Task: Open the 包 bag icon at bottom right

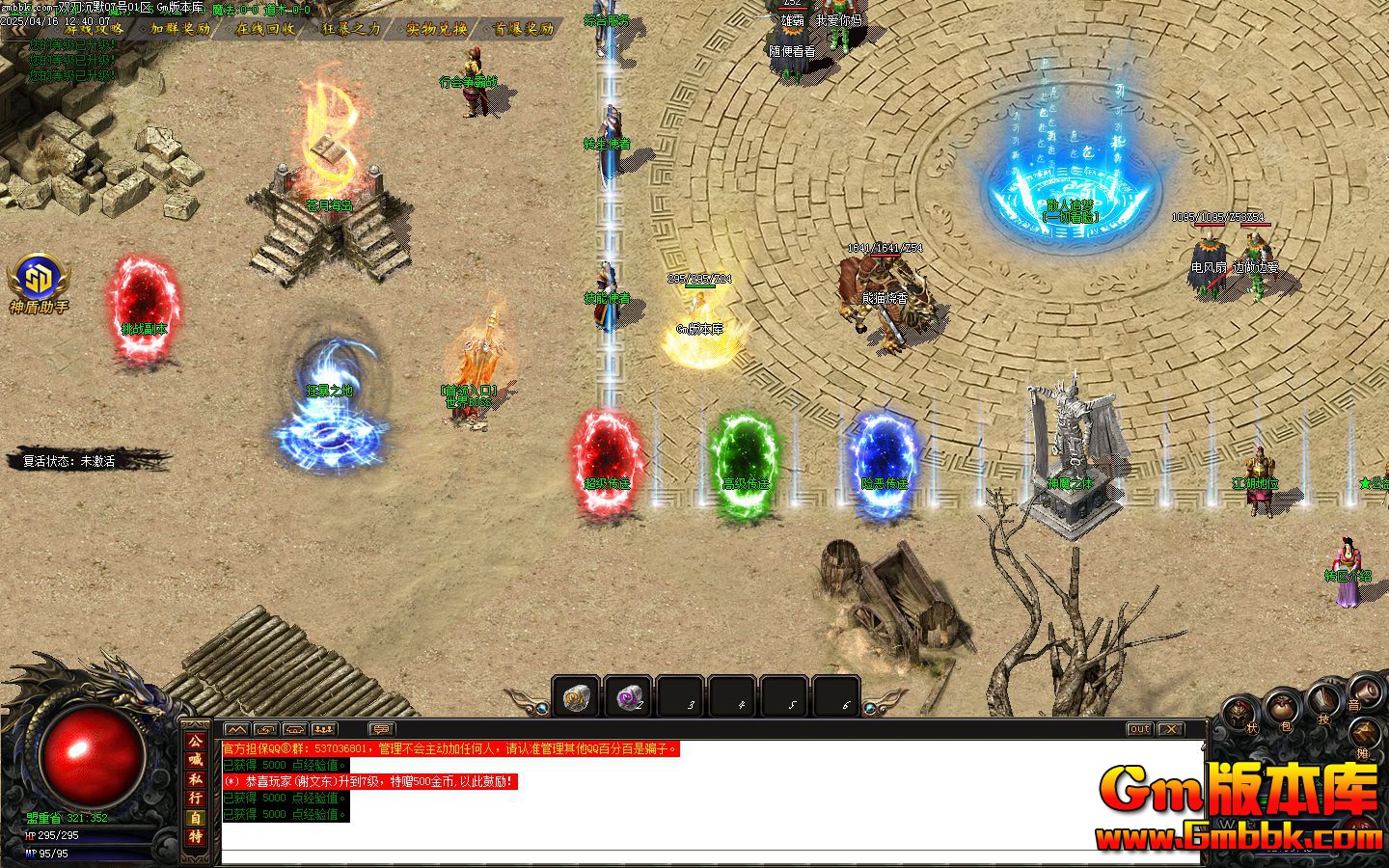Action: (x=1283, y=708)
